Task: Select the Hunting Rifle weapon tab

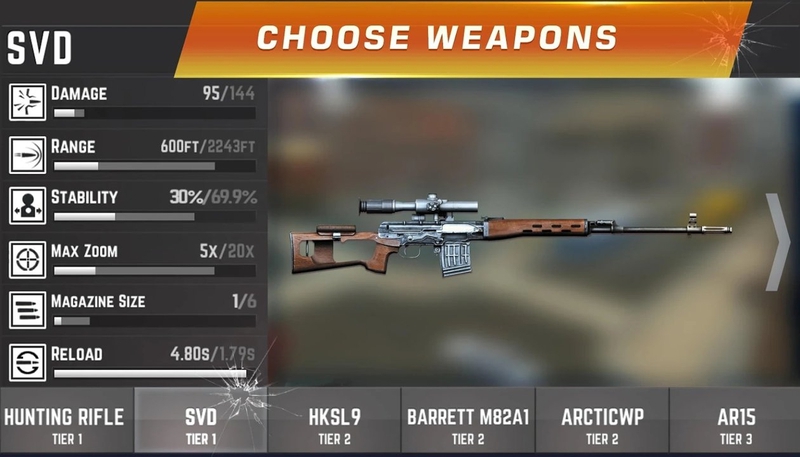Action: 66,423
